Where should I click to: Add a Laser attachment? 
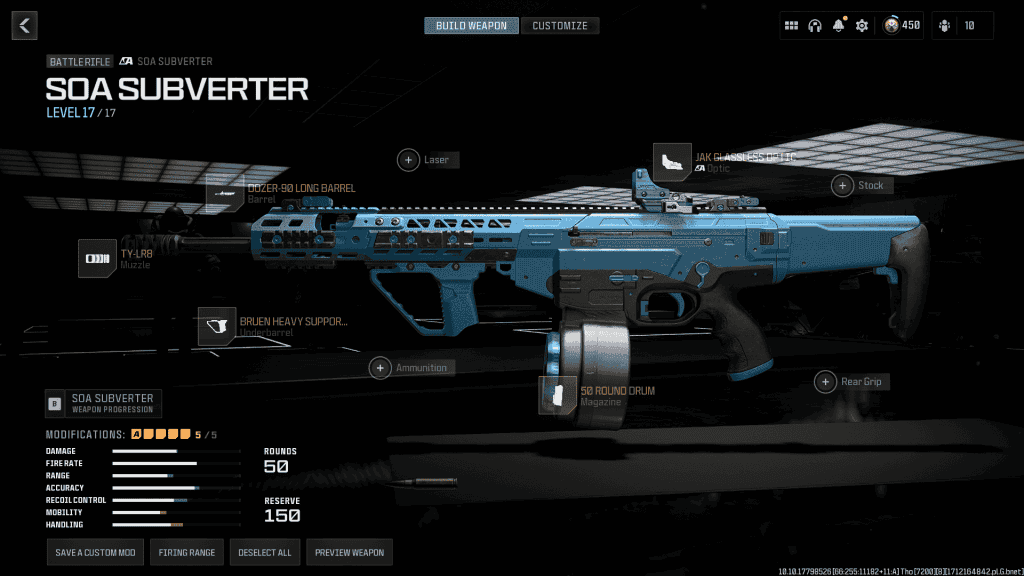coord(409,160)
